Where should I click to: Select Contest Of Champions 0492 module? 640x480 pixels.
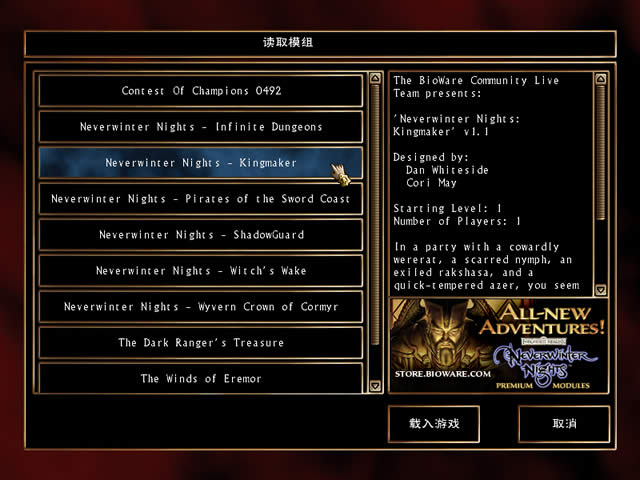pos(201,91)
